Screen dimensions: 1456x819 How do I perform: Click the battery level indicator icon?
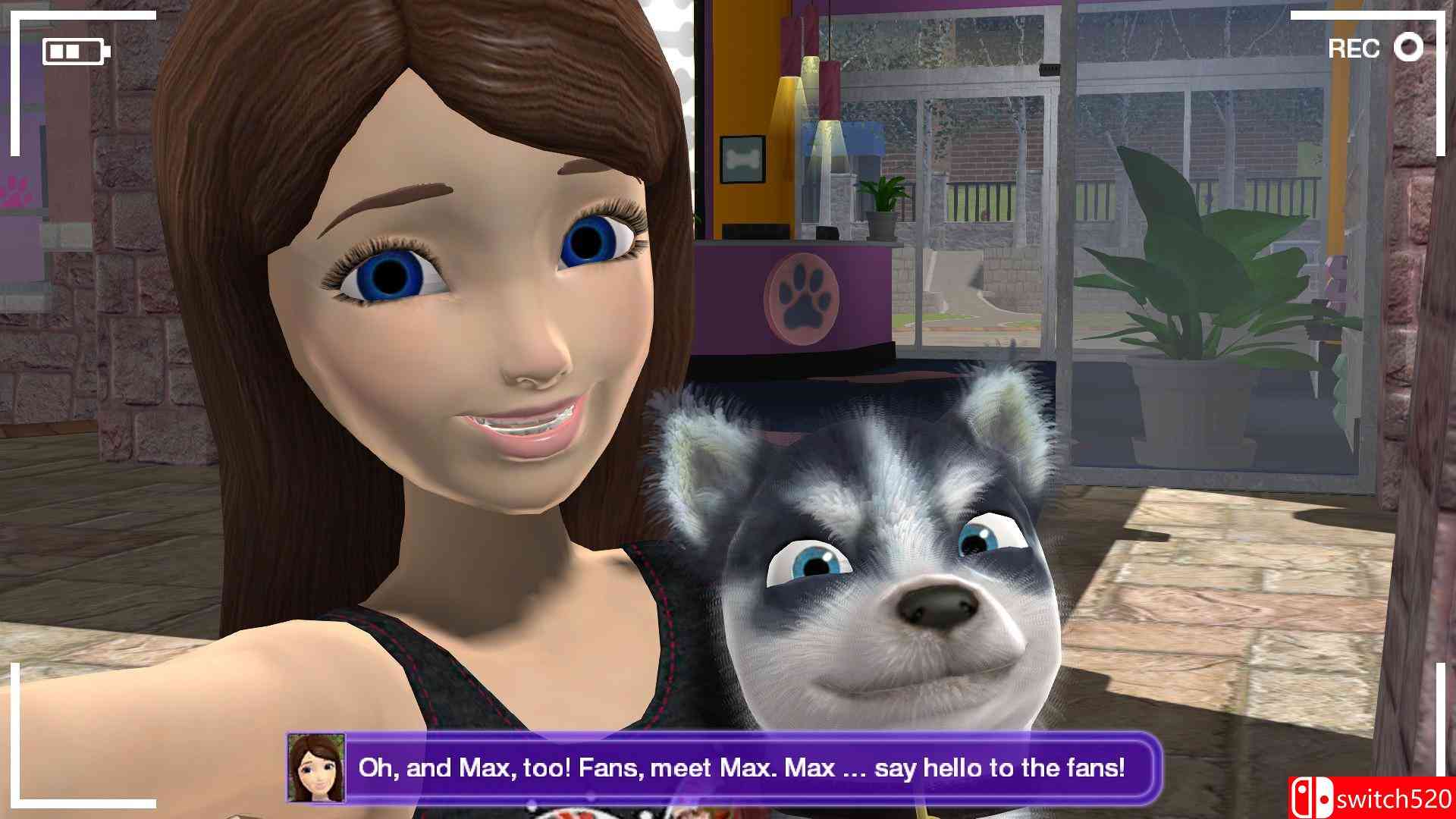(x=74, y=49)
